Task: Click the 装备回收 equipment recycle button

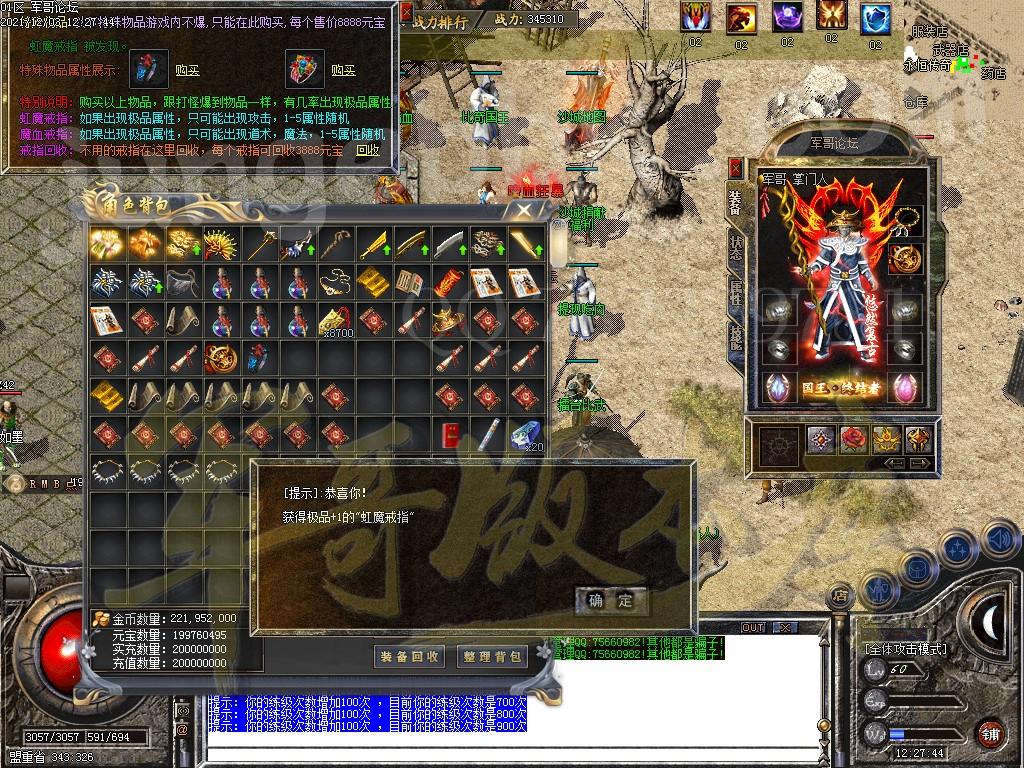Action: pyautogui.click(x=408, y=656)
